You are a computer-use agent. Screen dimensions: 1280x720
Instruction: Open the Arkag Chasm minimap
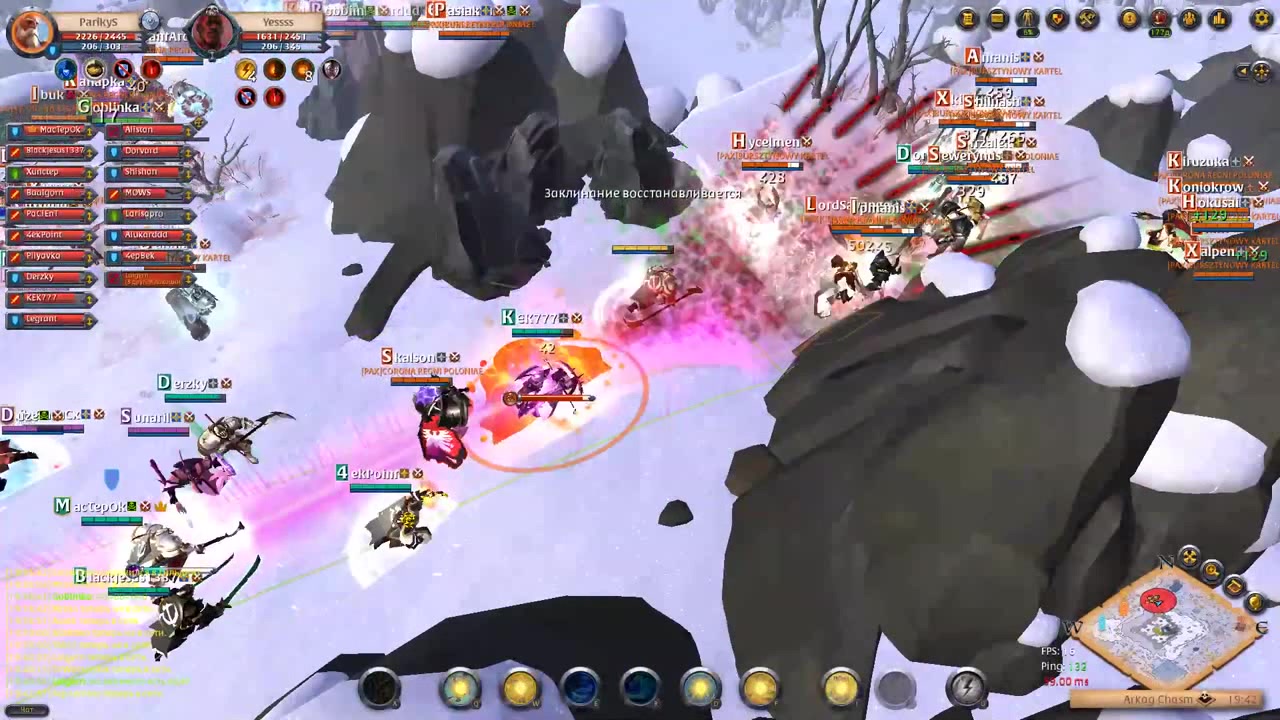[x=1160, y=625]
